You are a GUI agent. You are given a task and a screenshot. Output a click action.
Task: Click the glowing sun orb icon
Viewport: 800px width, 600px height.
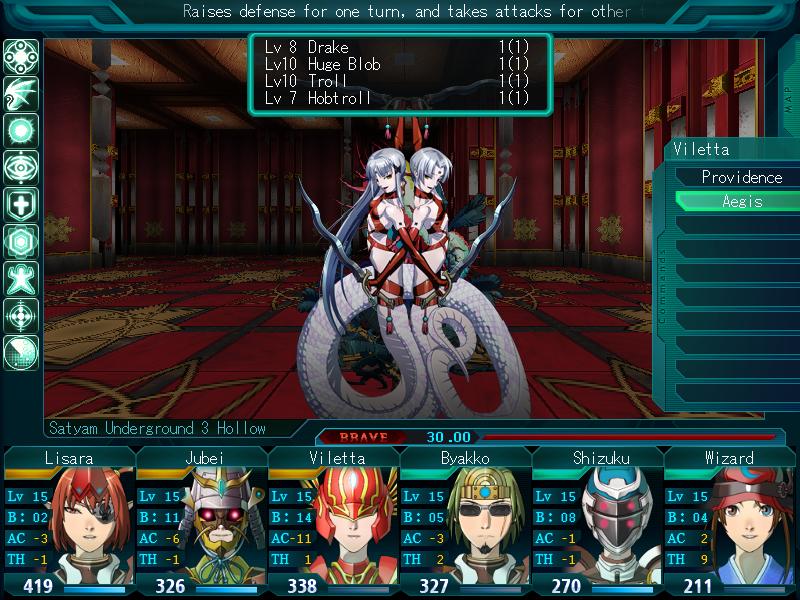pos(21,130)
